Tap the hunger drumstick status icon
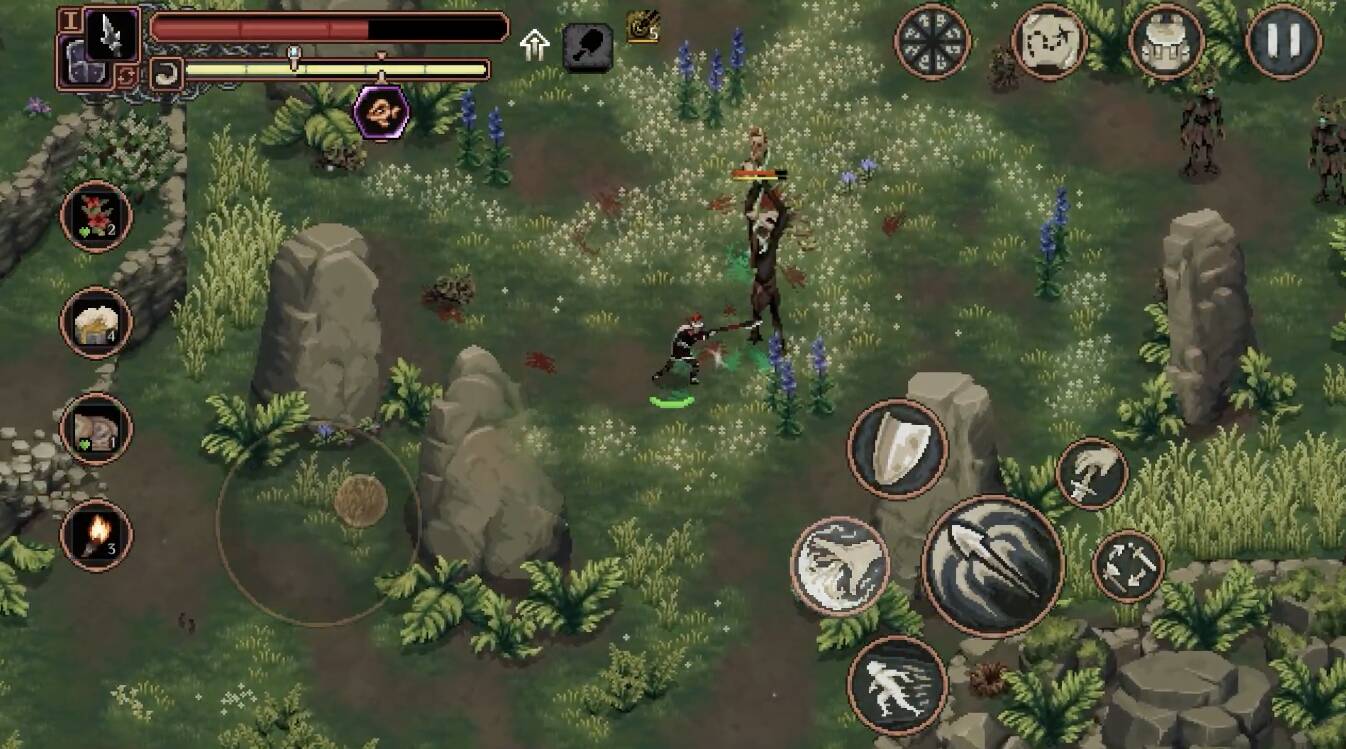Viewport: 1346px width, 749px height. 587,46
